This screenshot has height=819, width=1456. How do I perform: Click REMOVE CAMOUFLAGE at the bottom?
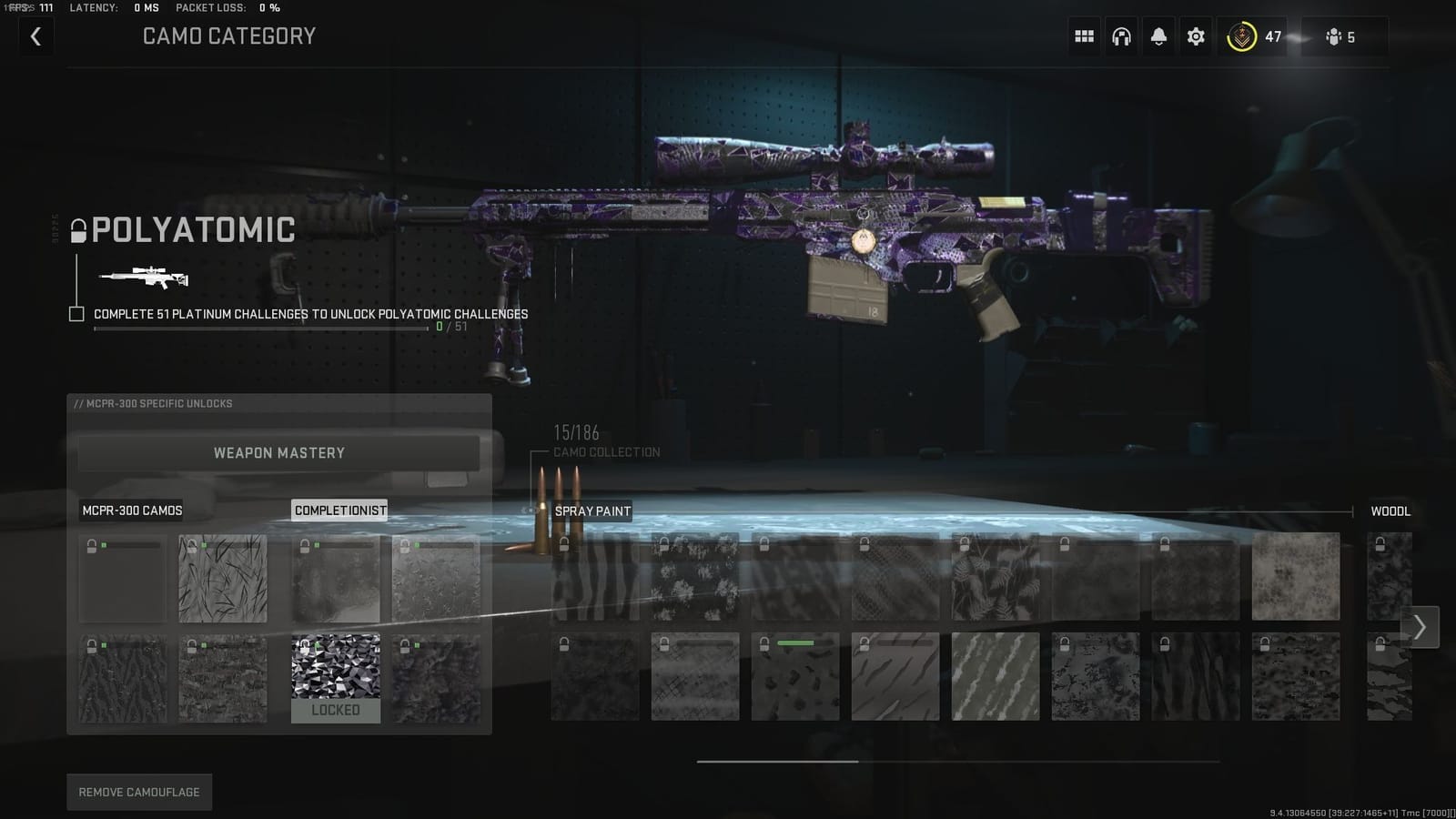tap(138, 792)
